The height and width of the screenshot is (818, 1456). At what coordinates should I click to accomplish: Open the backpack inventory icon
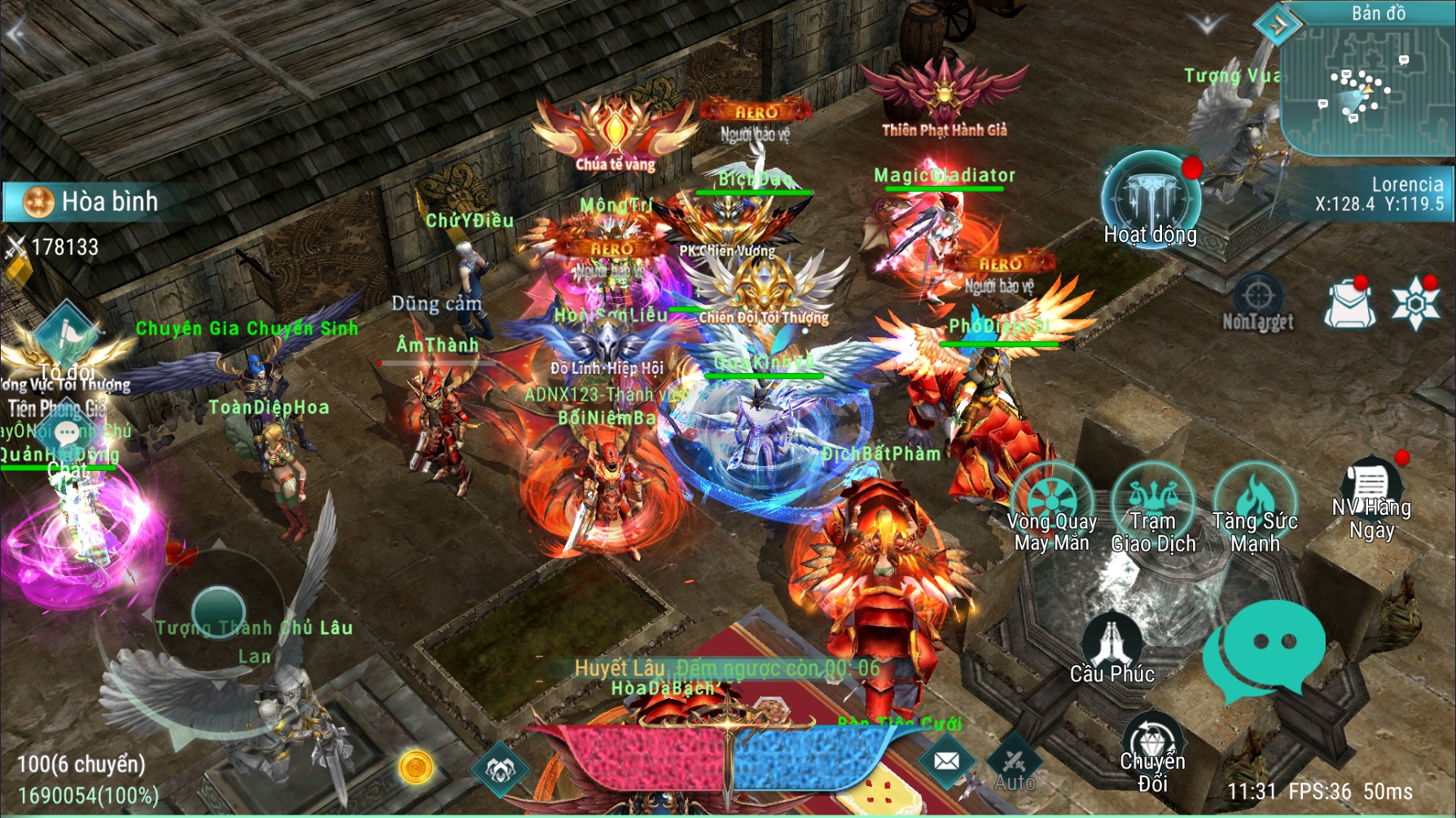click(x=1351, y=303)
